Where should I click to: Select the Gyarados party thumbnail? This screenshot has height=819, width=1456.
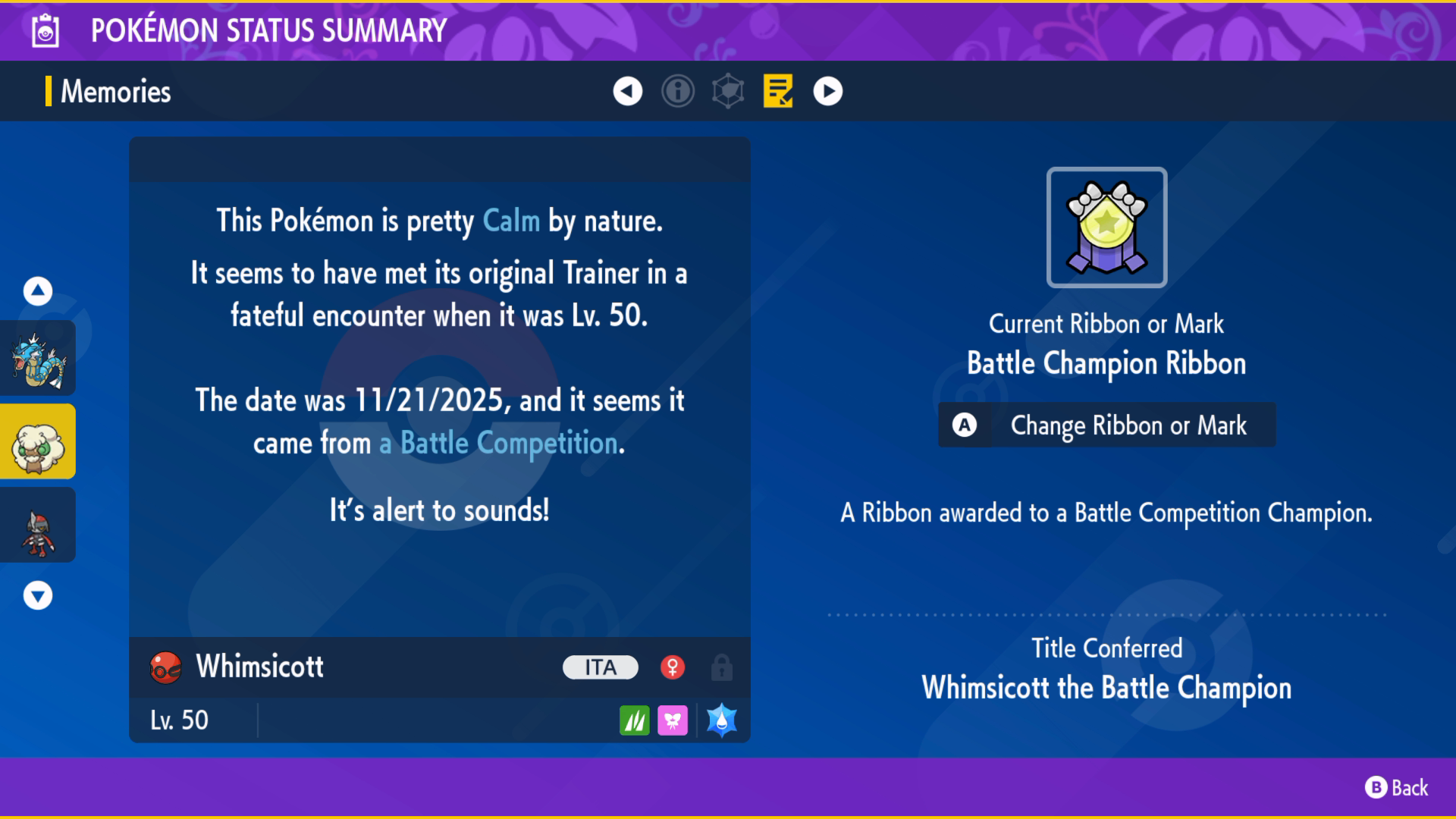(37, 357)
